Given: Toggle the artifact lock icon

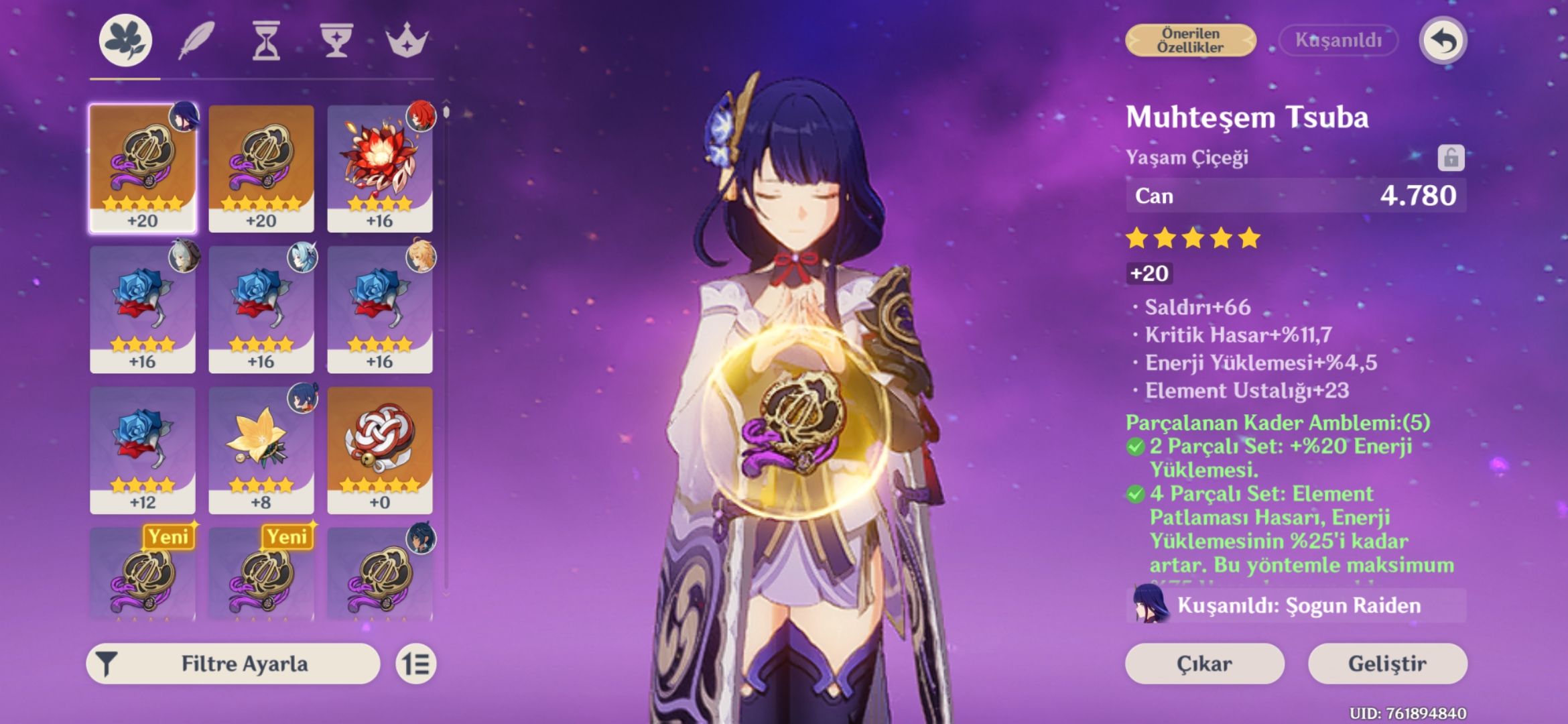Looking at the screenshot, I should [1451, 158].
